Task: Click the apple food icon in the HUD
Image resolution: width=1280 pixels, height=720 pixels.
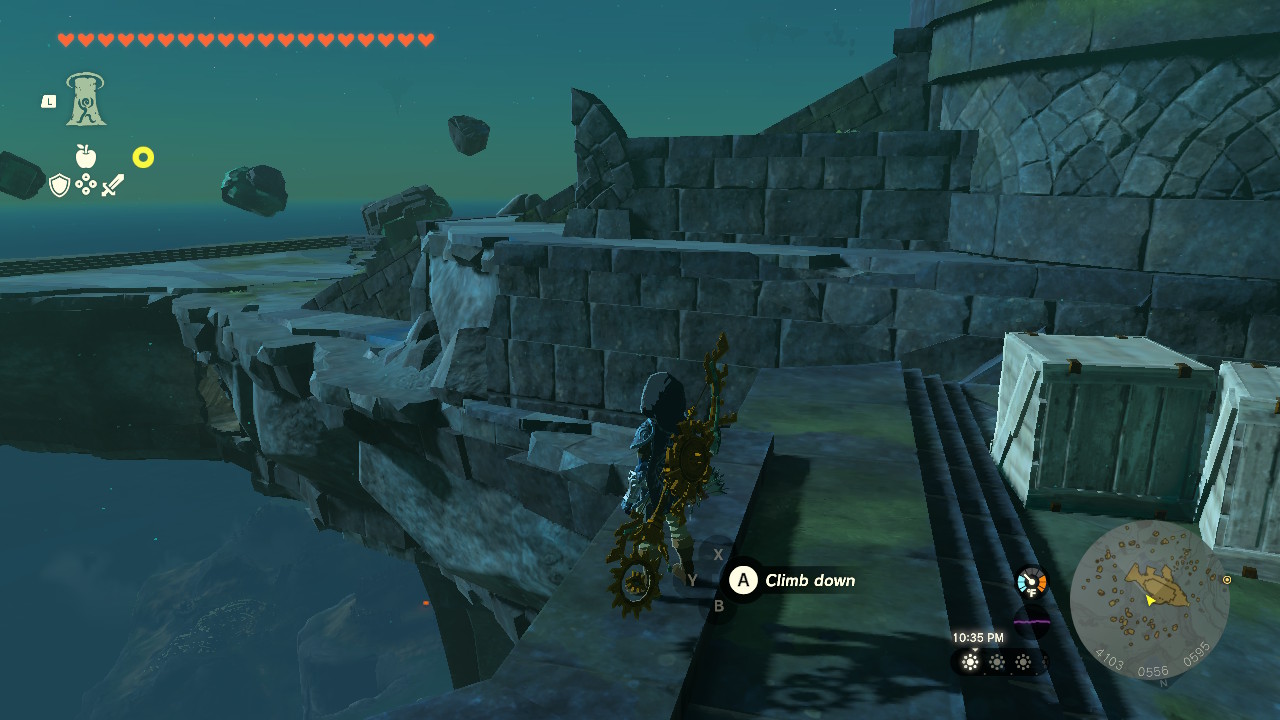Action: (85, 157)
